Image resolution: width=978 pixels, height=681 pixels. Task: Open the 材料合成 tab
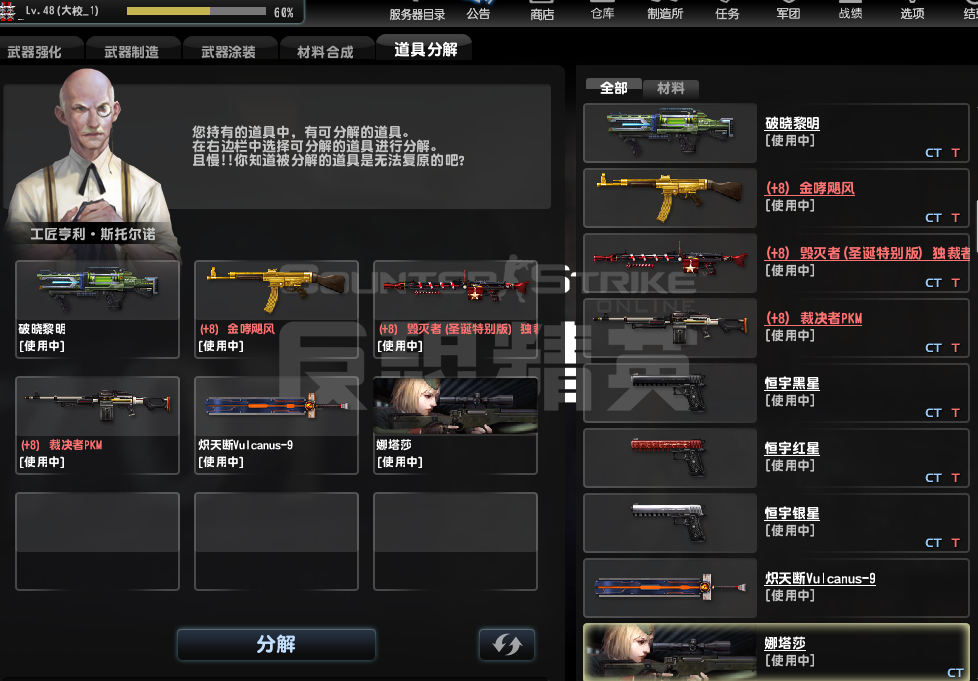point(325,52)
